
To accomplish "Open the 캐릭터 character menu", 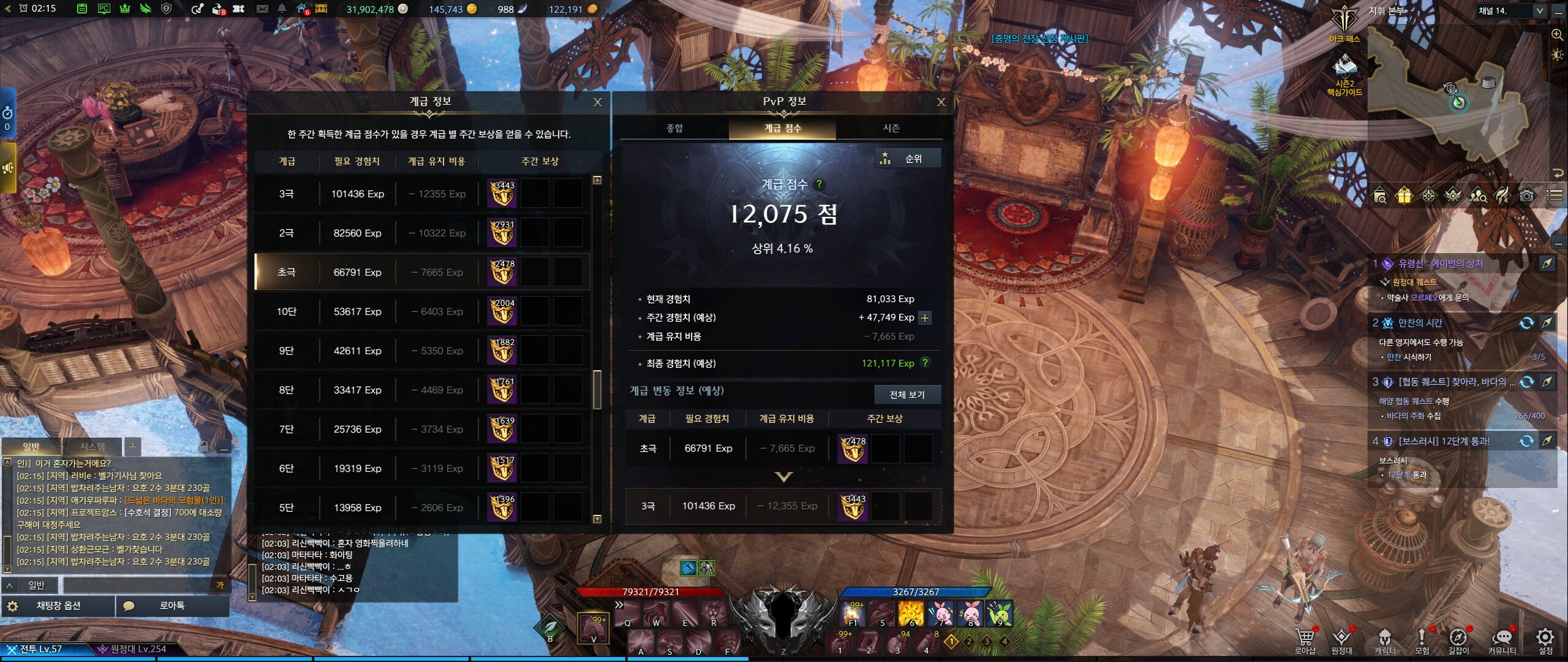I will [1384, 640].
